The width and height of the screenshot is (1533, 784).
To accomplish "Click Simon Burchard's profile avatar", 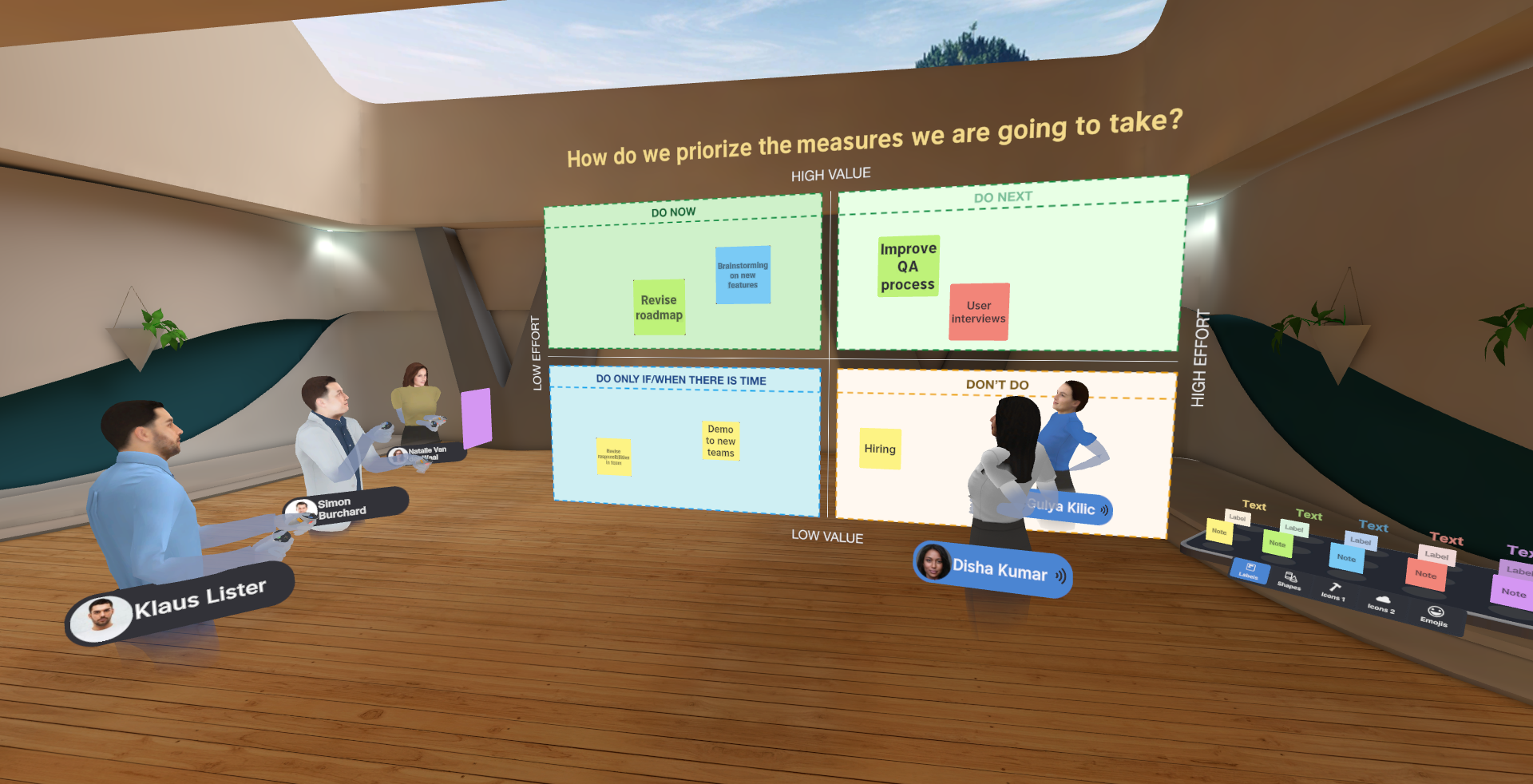I will (x=302, y=507).
